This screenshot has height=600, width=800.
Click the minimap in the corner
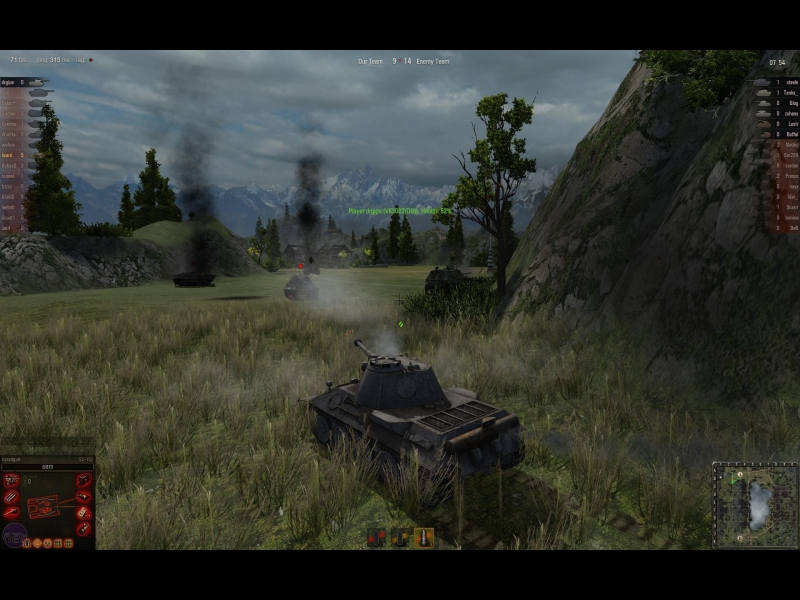coord(755,504)
